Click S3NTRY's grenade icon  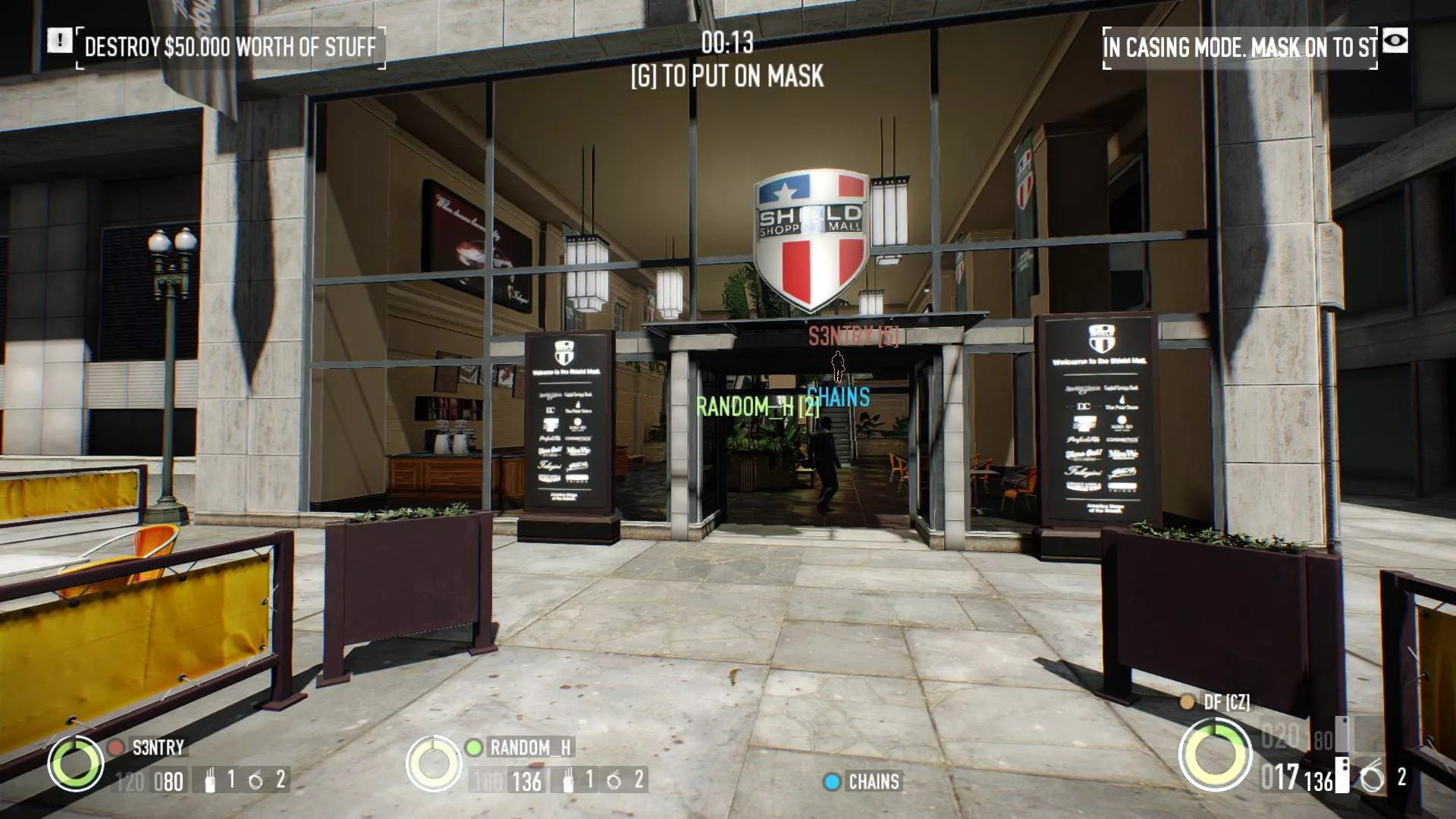tap(256, 780)
